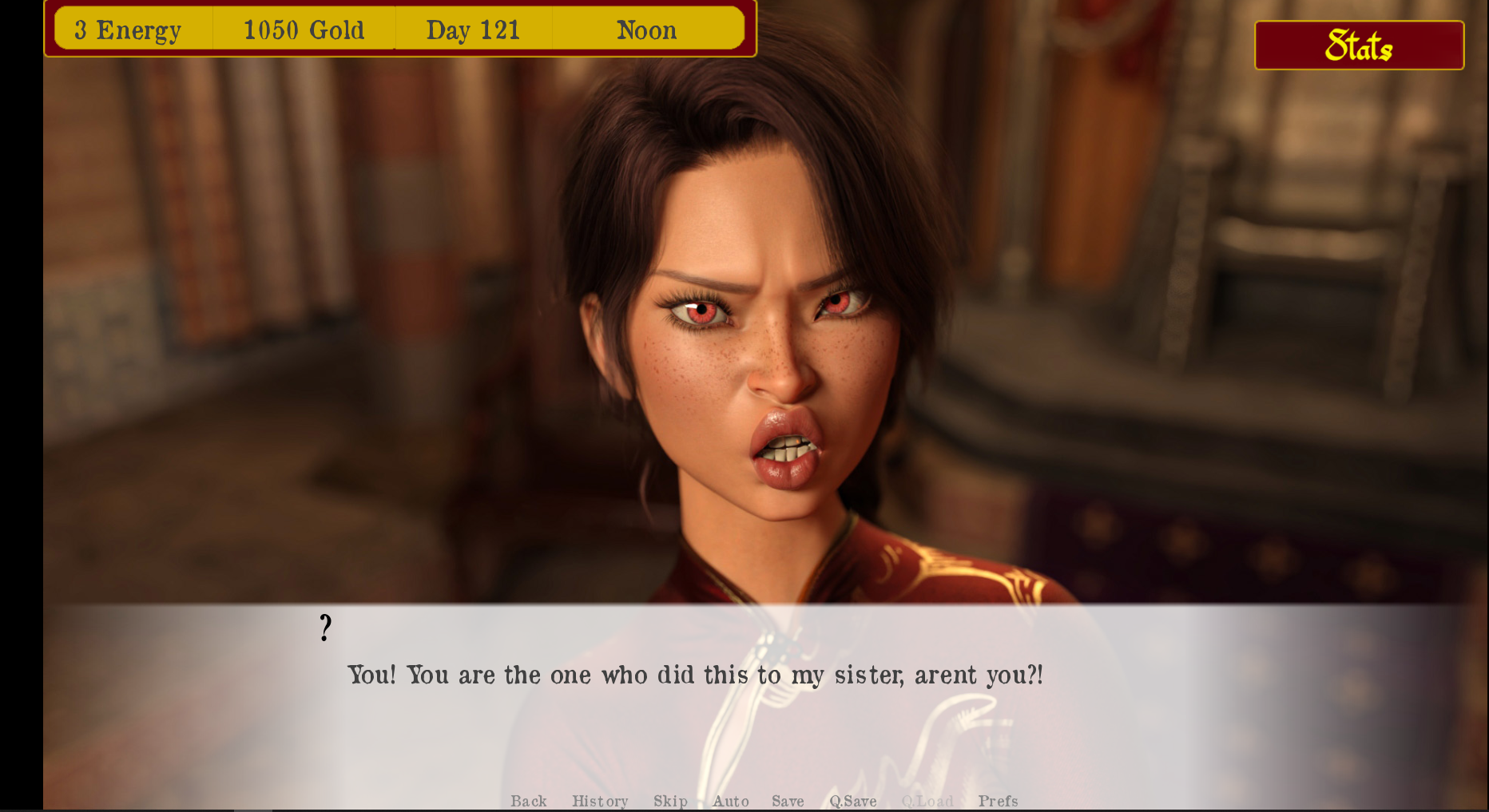This screenshot has width=1489, height=812.
Task: Quick save with Q.Save
Action: 853,801
